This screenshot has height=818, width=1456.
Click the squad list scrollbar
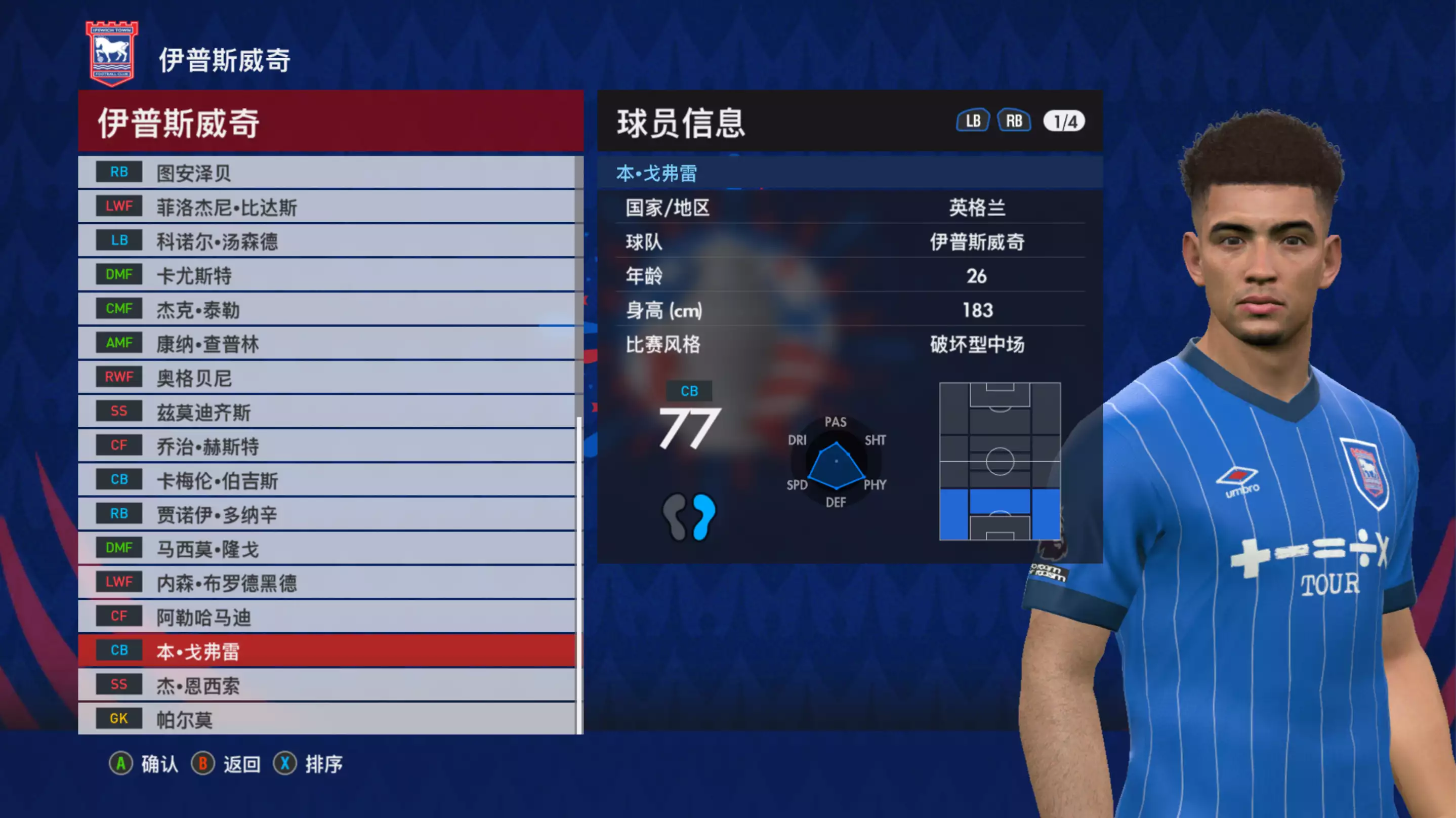point(579,574)
